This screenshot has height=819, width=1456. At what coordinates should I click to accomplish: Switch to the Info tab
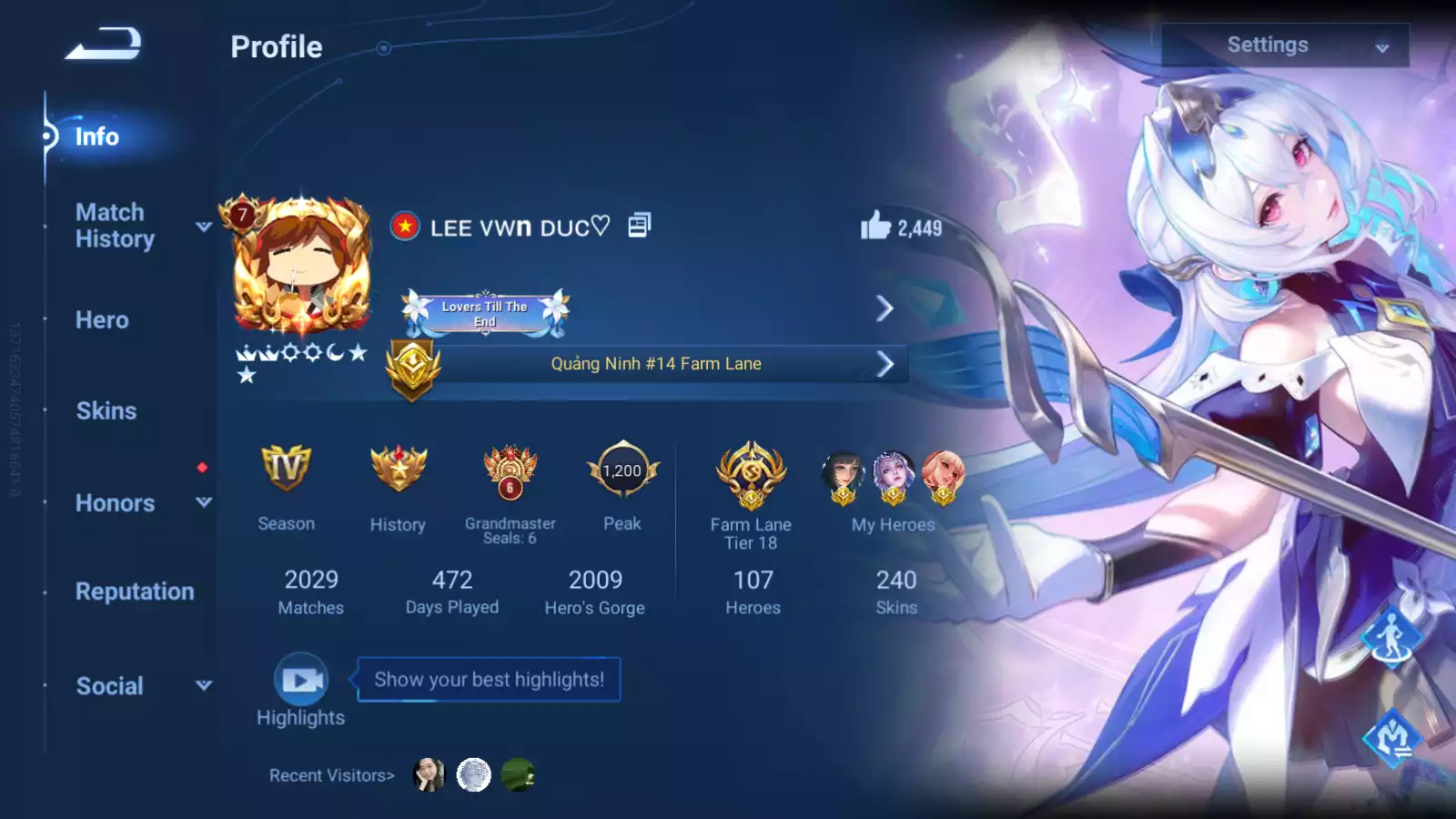click(96, 136)
